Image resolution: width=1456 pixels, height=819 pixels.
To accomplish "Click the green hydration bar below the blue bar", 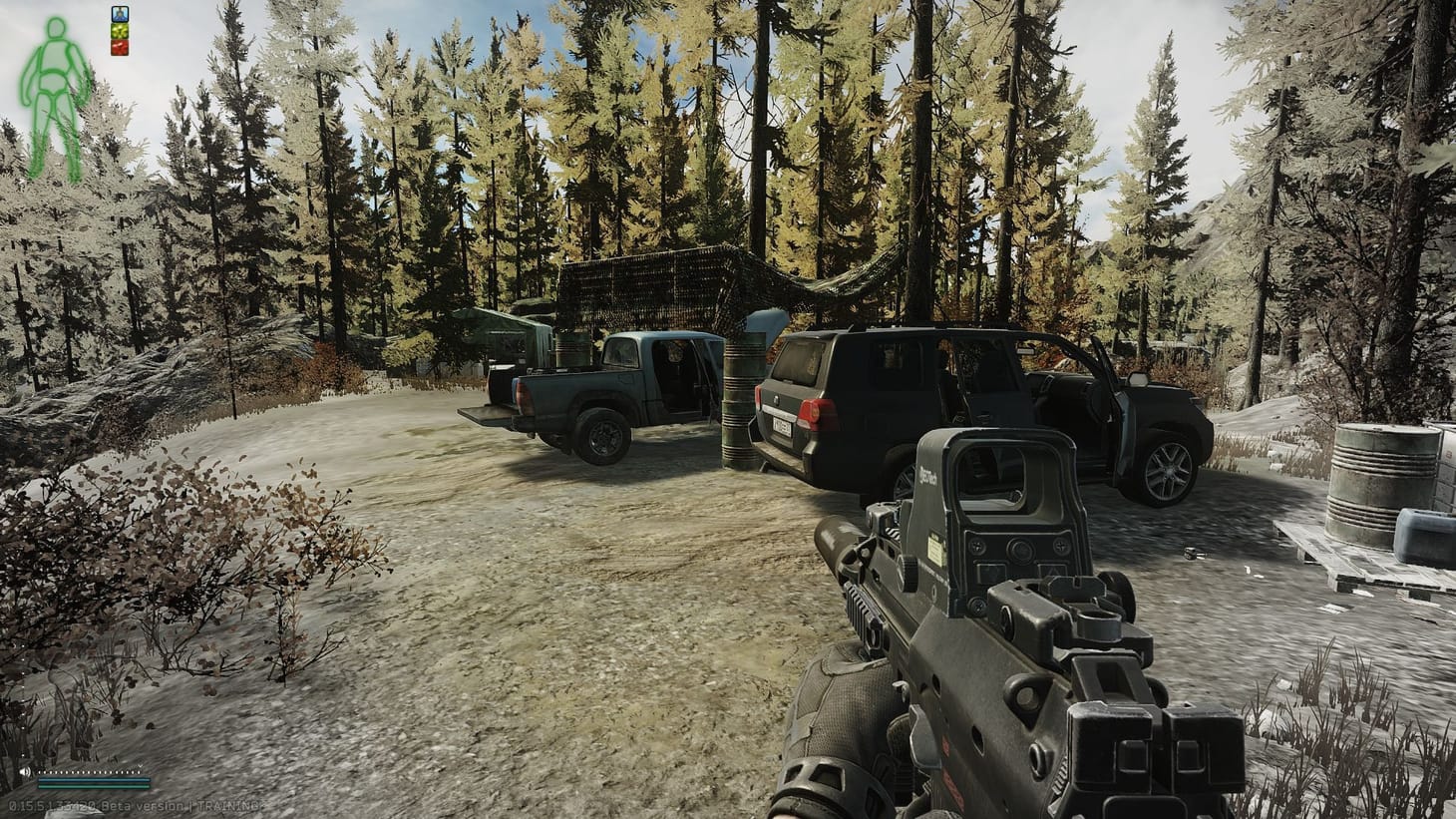I will click(x=94, y=786).
